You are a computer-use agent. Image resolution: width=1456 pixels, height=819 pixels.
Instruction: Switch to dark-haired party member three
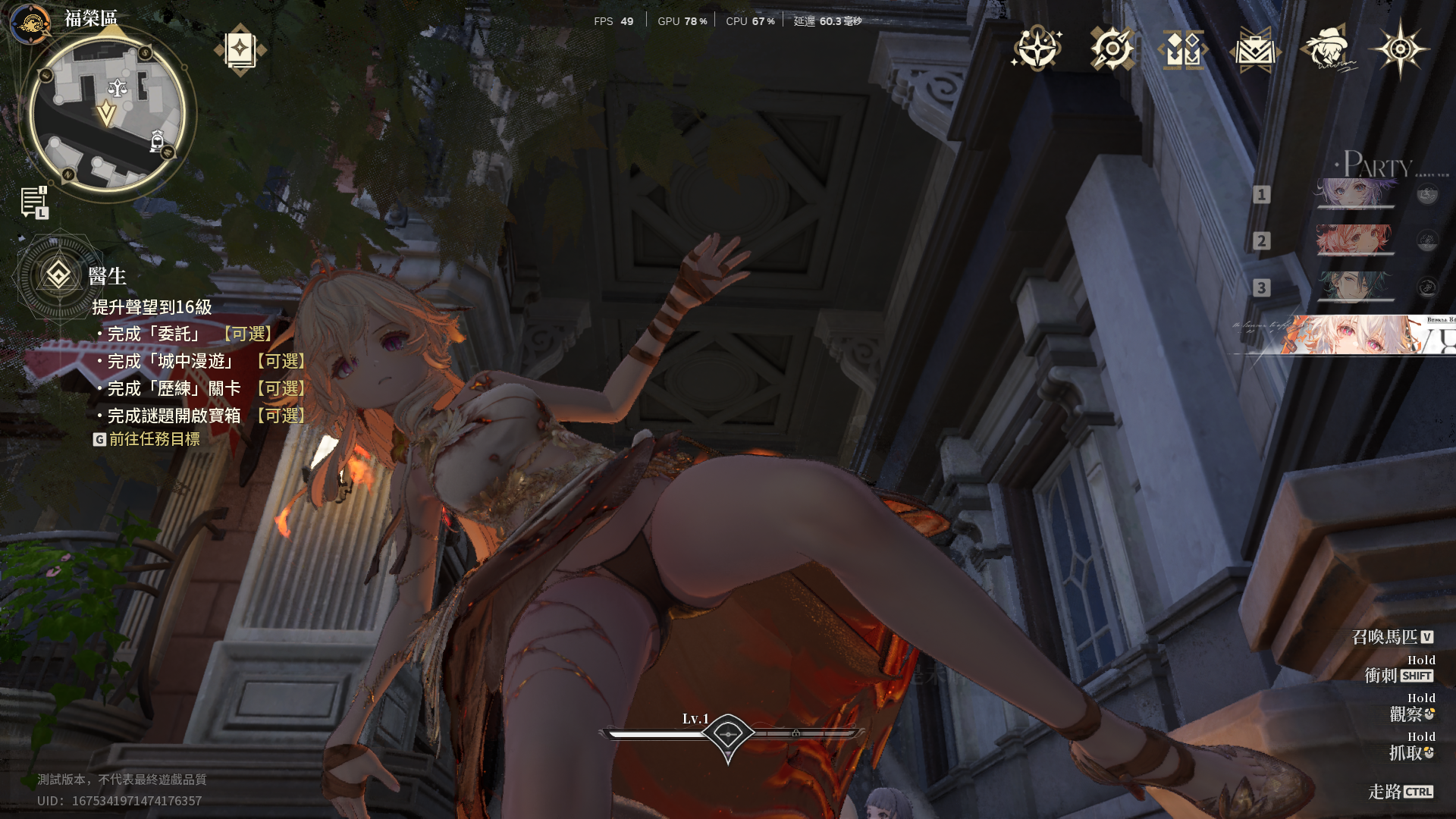click(1354, 287)
